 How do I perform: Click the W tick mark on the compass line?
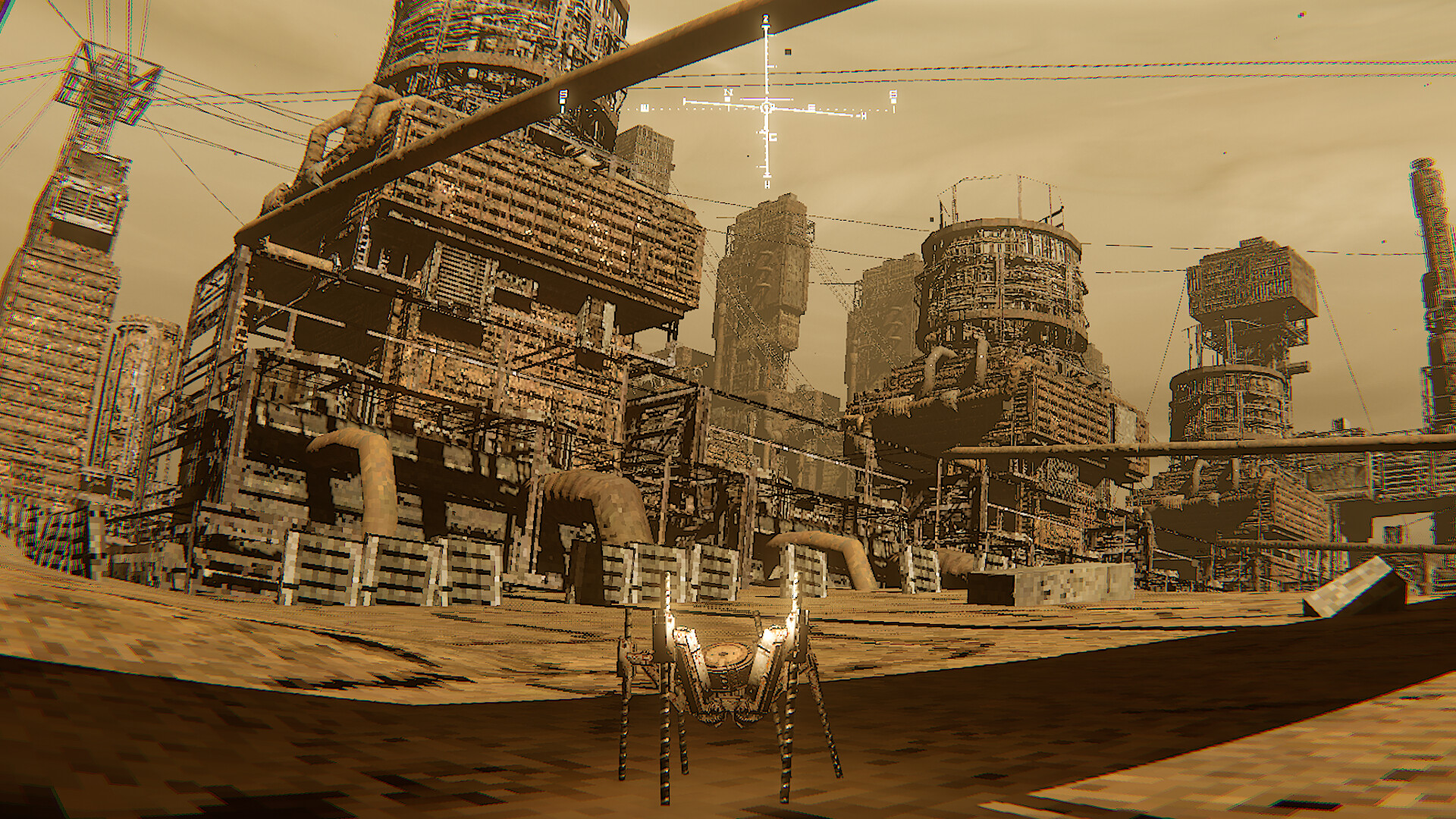click(645, 108)
